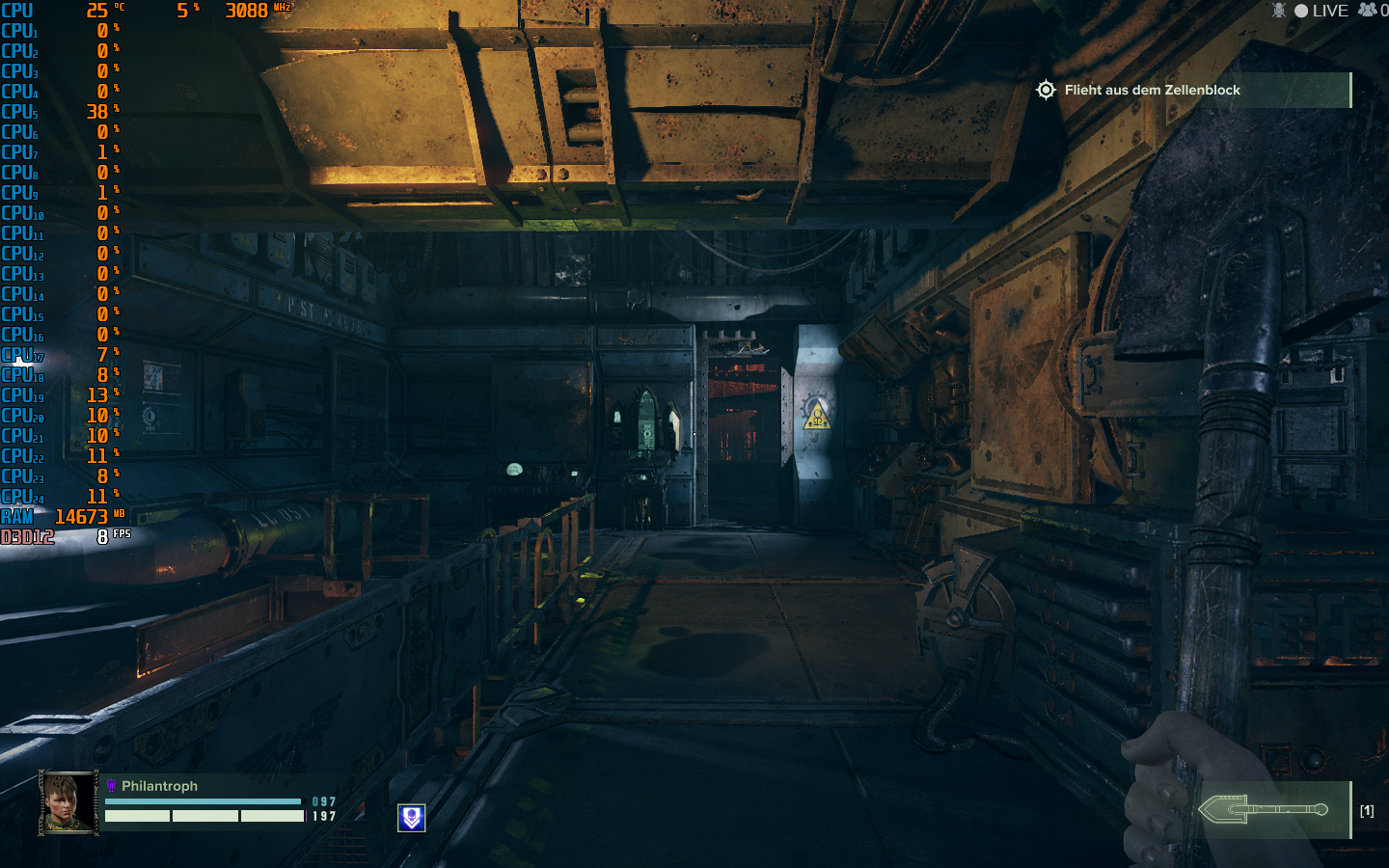Click the toughness value 097
This screenshot has width=1389, height=868.
point(325,800)
